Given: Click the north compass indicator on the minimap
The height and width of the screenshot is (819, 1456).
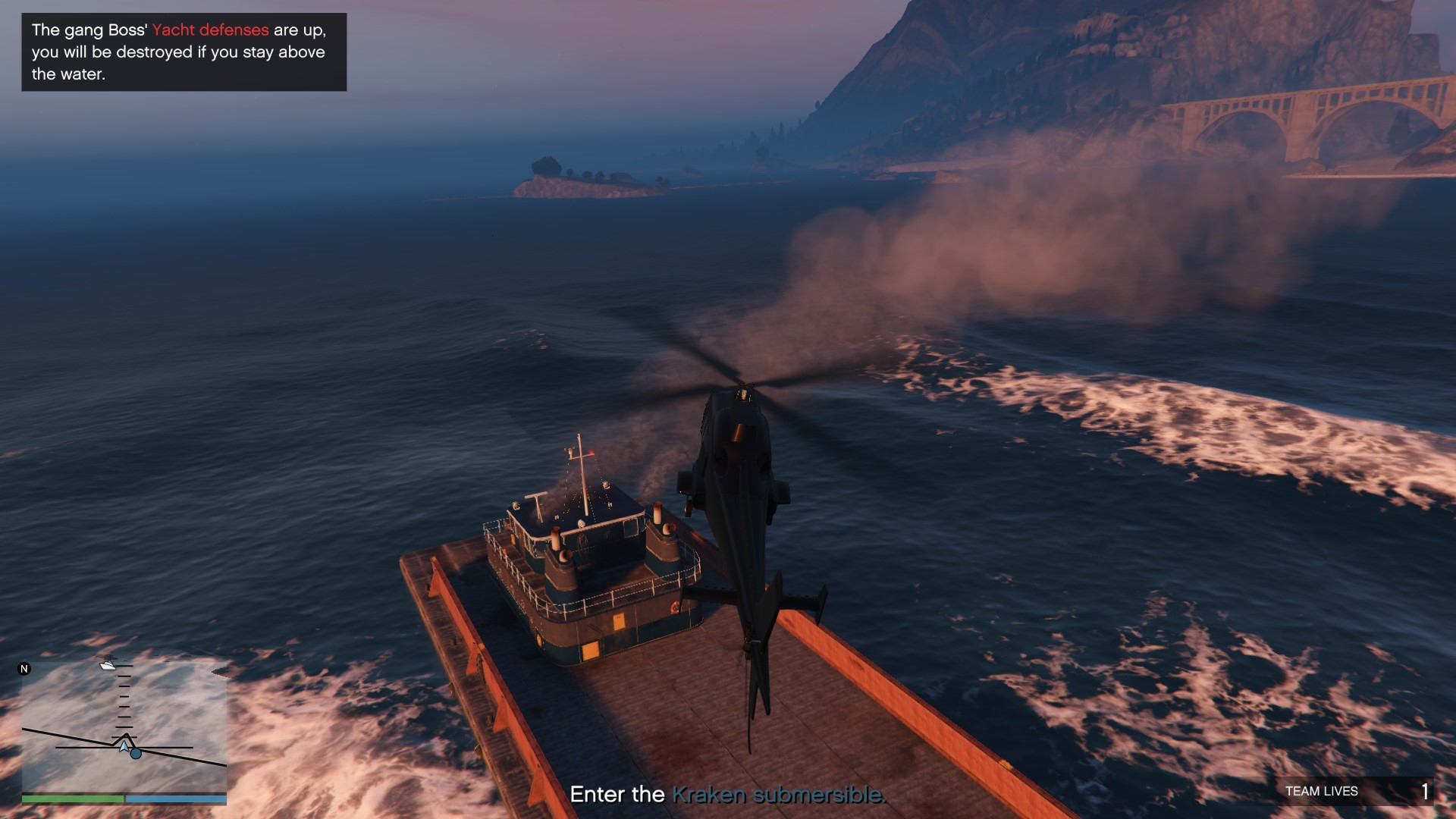Looking at the screenshot, I should (24, 669).
